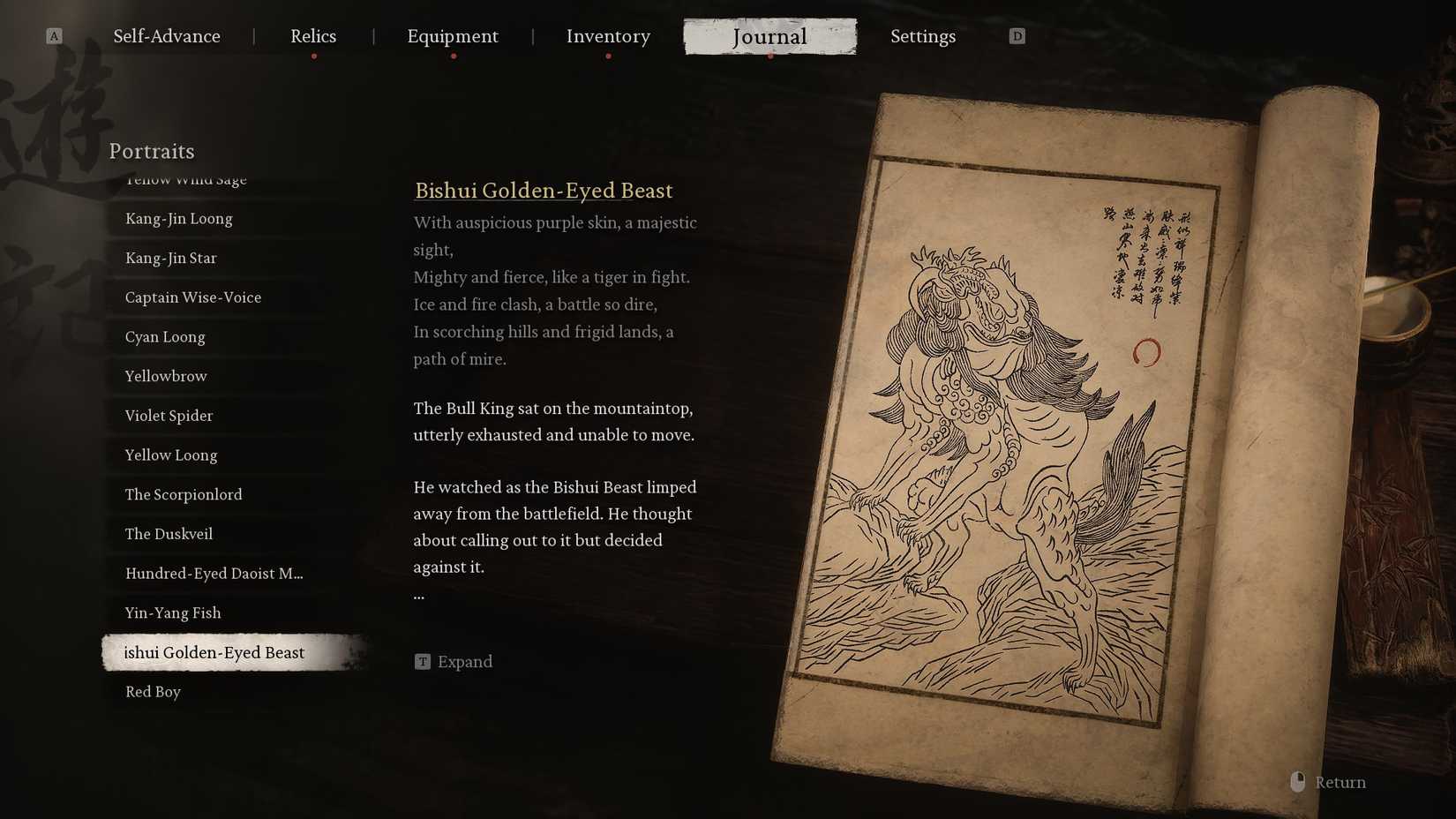The image size is (1456, 819).
Task: Click the mouse icon next to Return
Action: click(x=1296, y=781)
